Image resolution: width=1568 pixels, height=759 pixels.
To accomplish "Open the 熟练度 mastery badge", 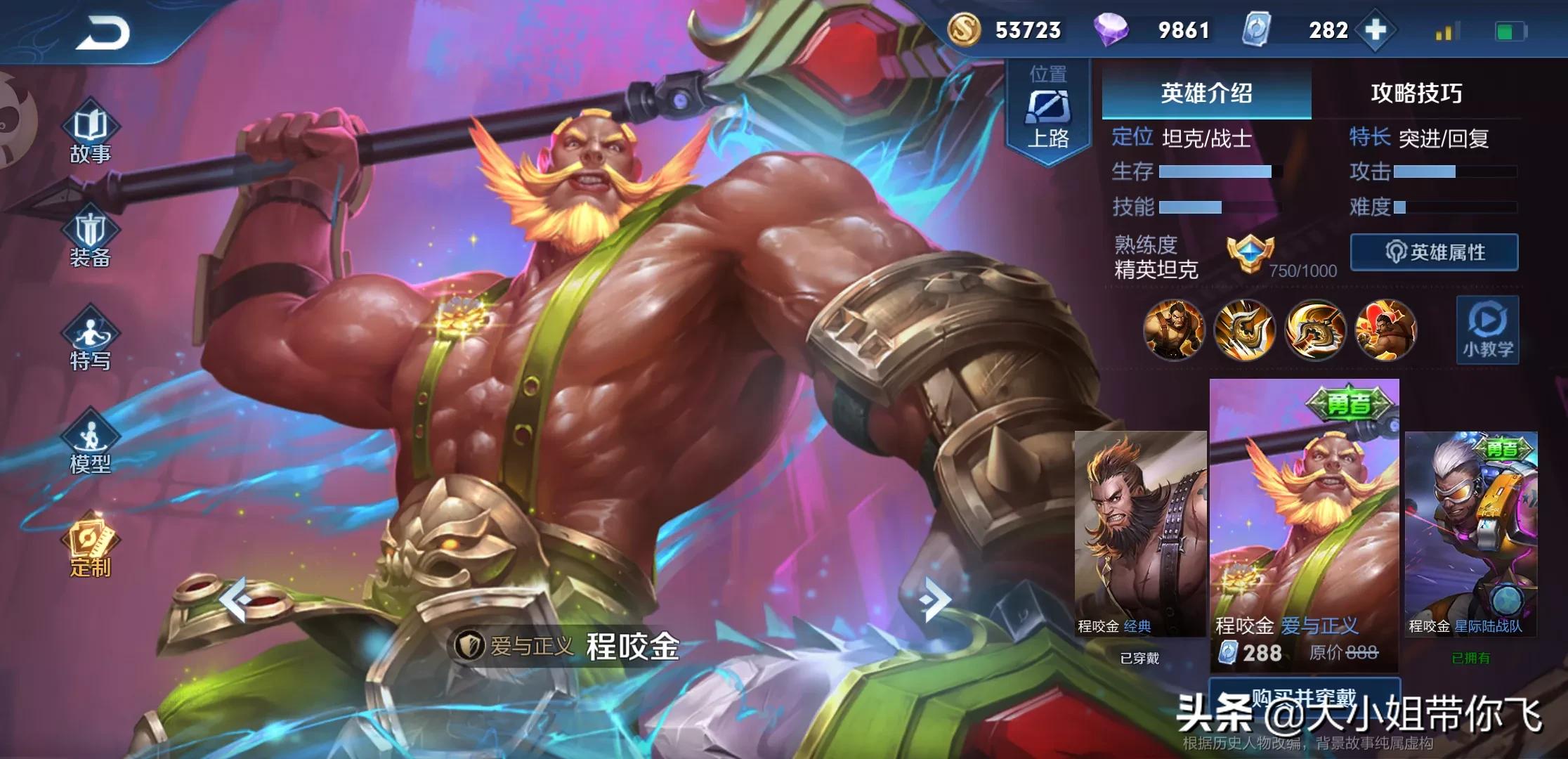I will click(1250, 254).
